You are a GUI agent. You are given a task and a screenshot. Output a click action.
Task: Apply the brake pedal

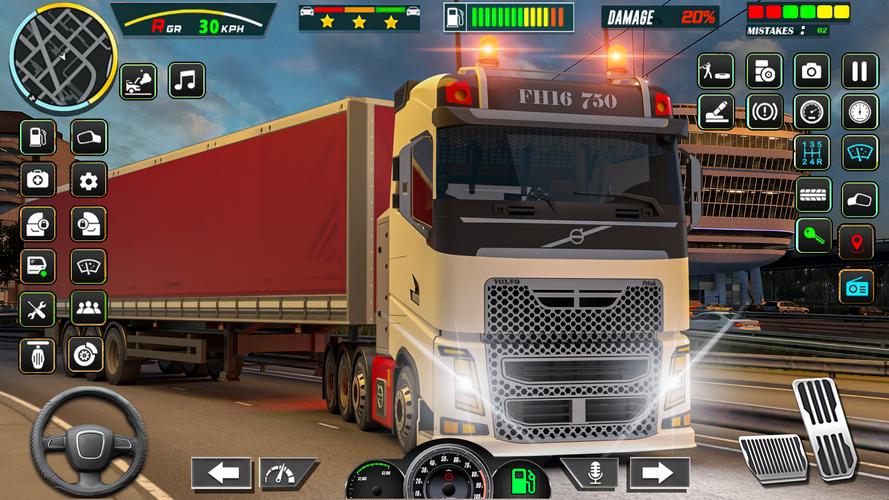[x=772, y=456]
